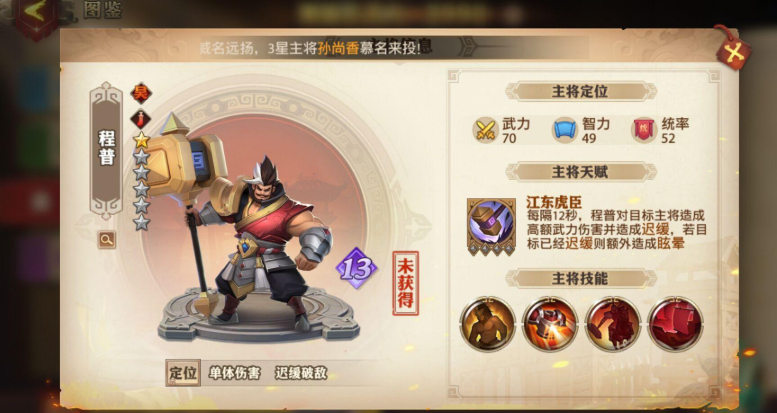Screen dimensions: 777x413
Task: Select the red armored soldier skill icon
Action: click(x=612, y=323)
